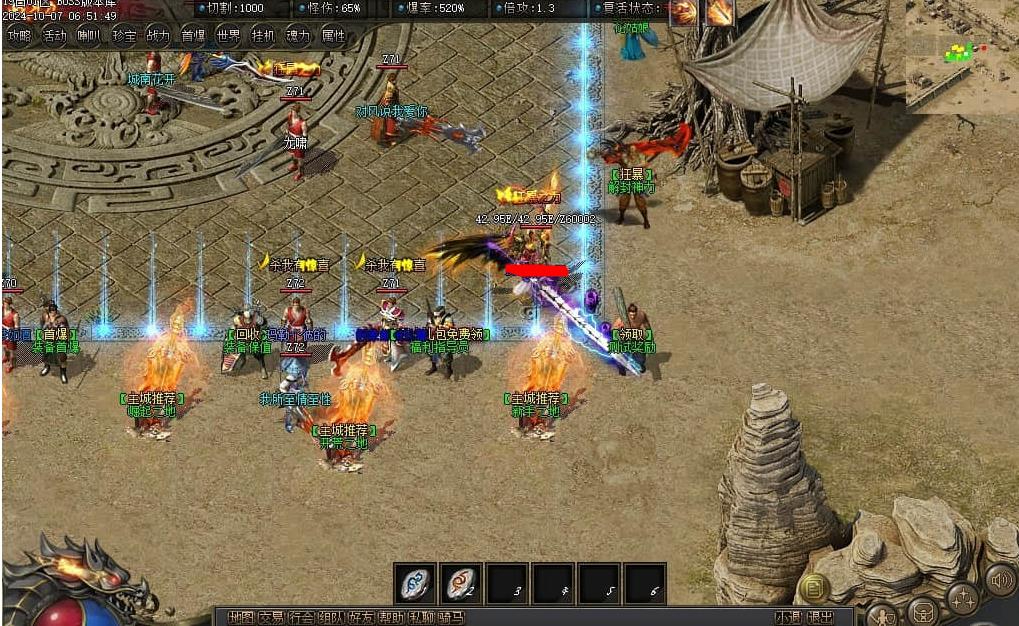
Task: Open the 活动 events menu
Action: (x=54, y=36)
